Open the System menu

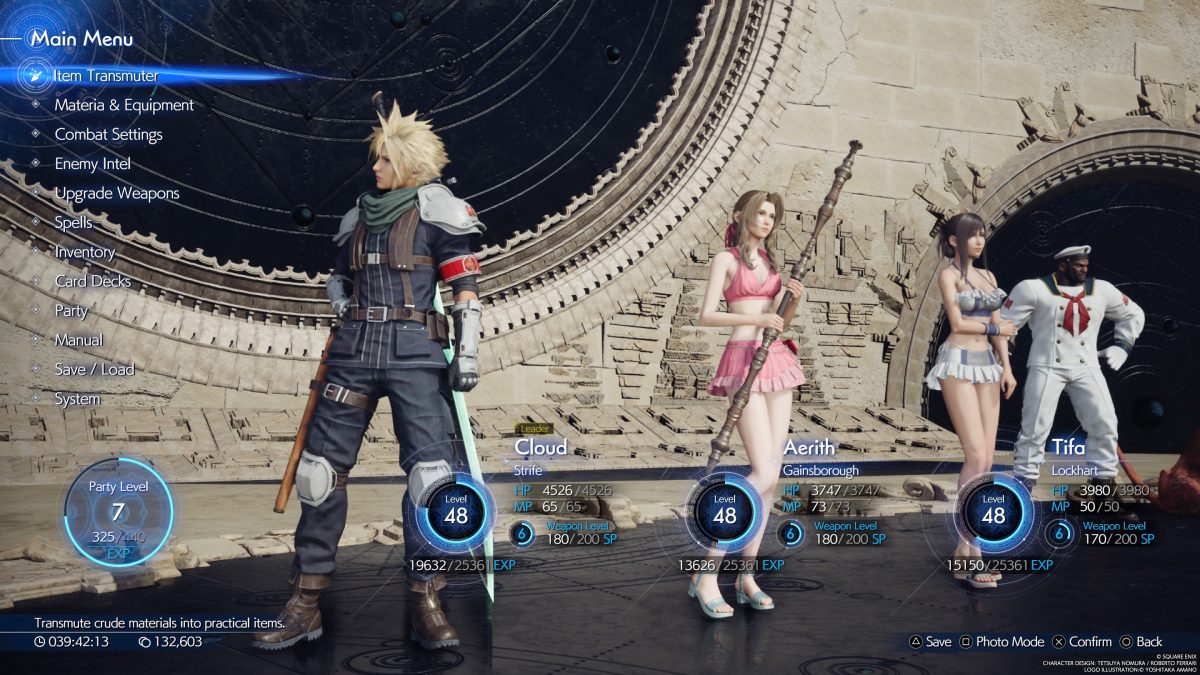77,399
